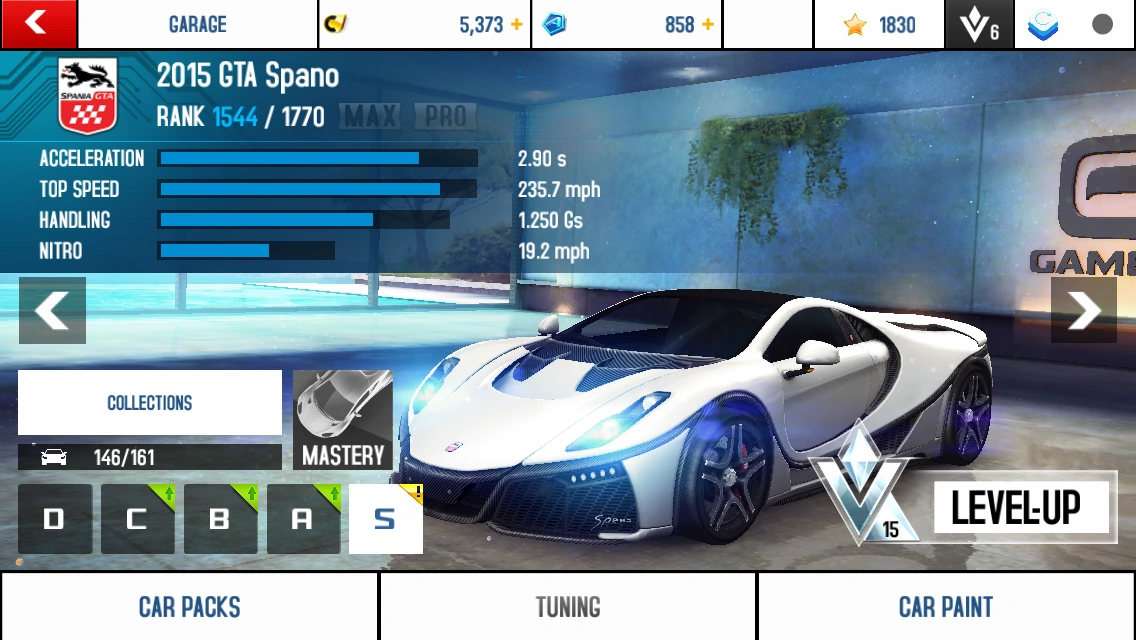Switch to class B cars
Screen dimensions: 1136x640
pyautogui.click(x=220, y=519)
